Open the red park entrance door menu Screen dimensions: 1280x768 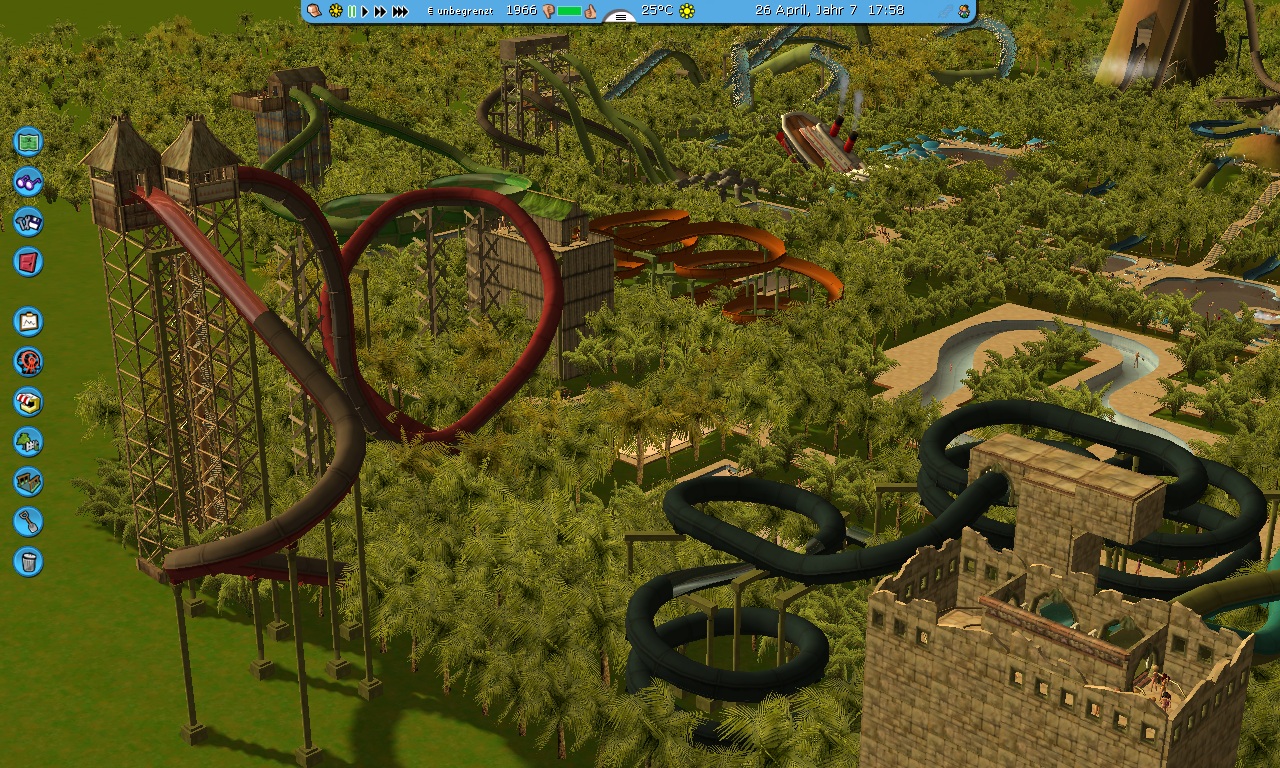[28, 262]
